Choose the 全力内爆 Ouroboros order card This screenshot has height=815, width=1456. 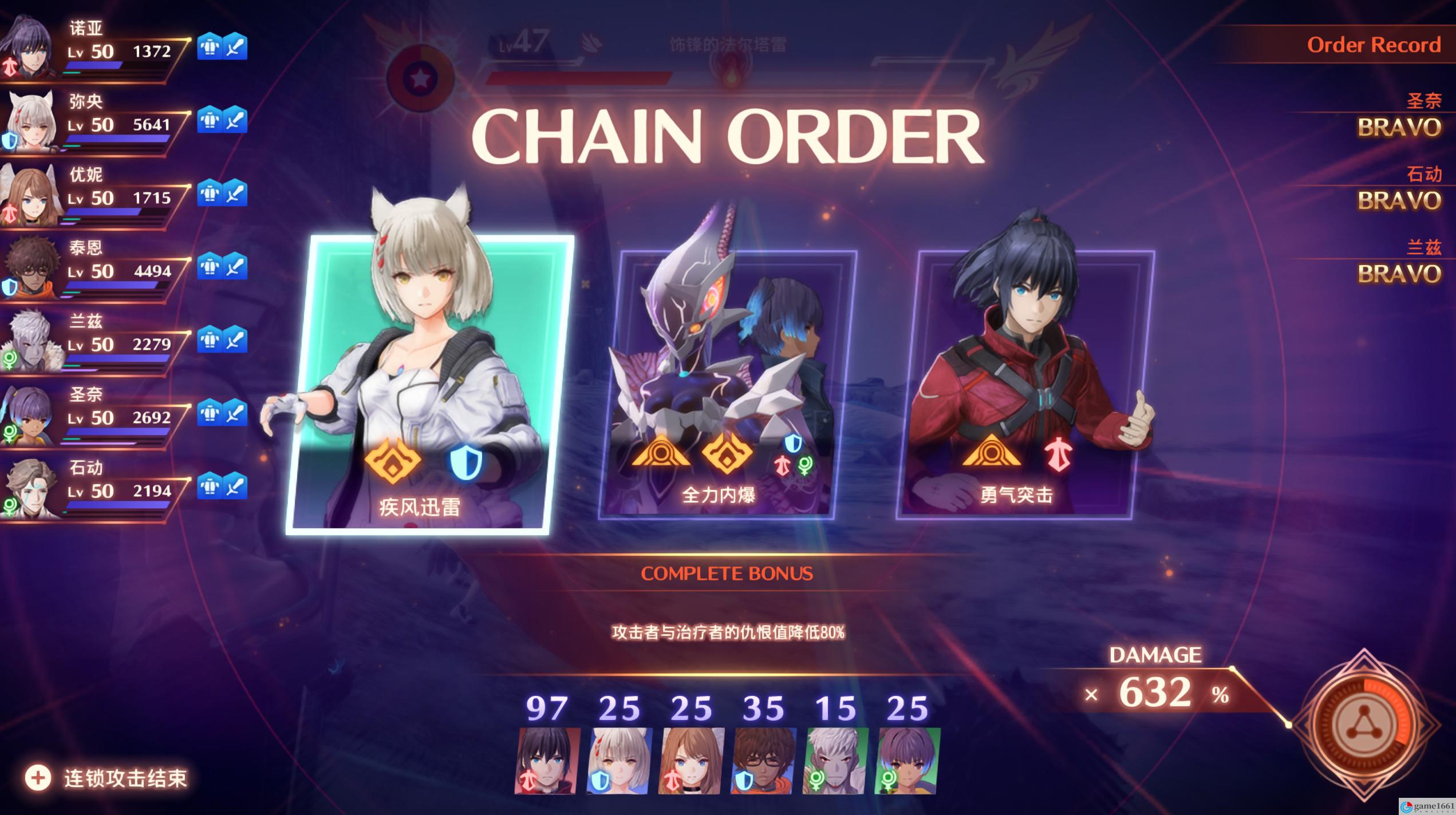click(x=727, y=383)
